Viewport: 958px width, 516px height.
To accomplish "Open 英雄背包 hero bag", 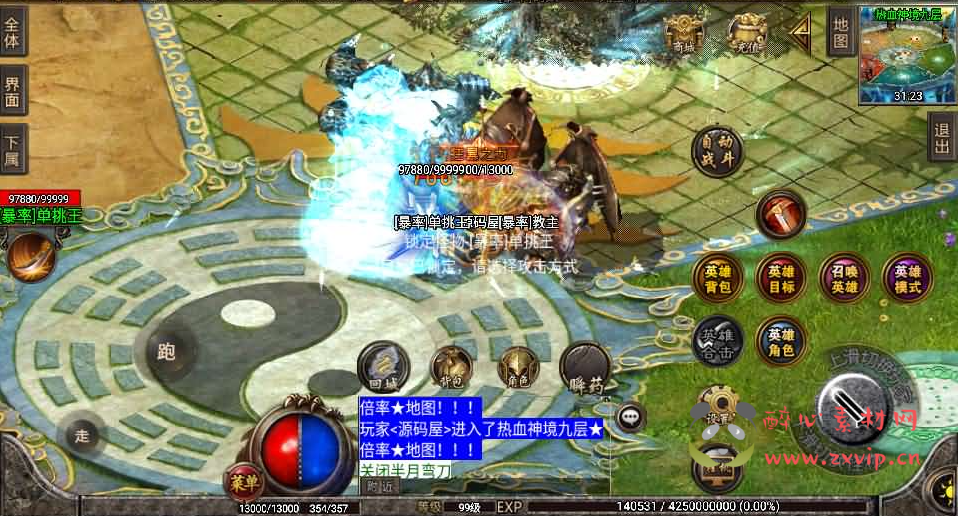I will pos(718,278).
